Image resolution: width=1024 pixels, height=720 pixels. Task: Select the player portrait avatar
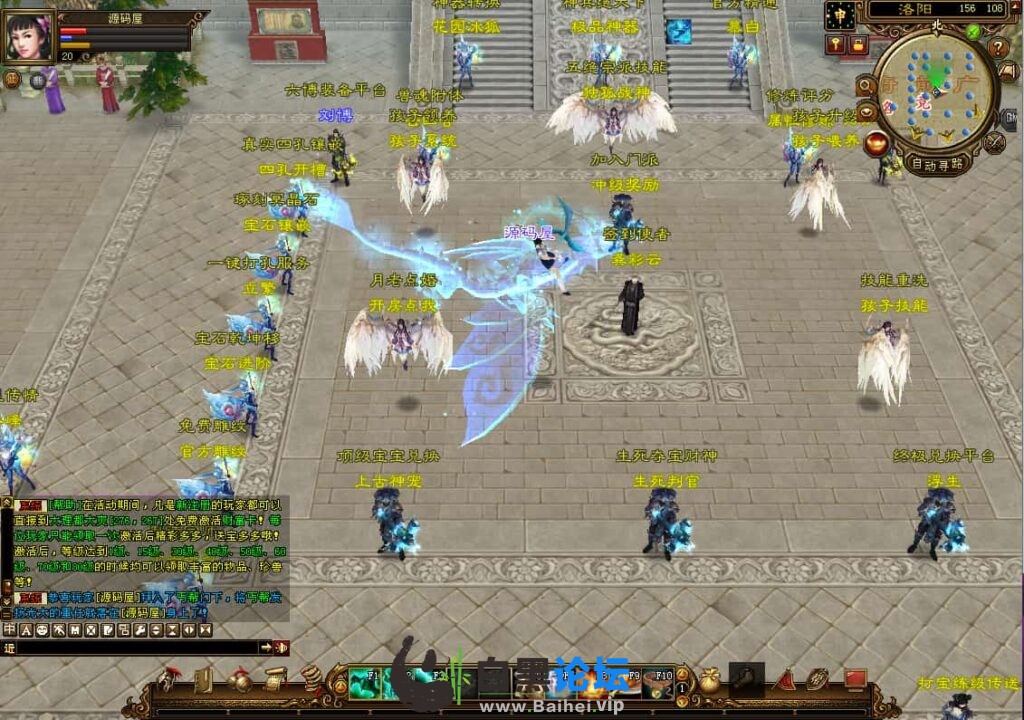click(30, 37)
